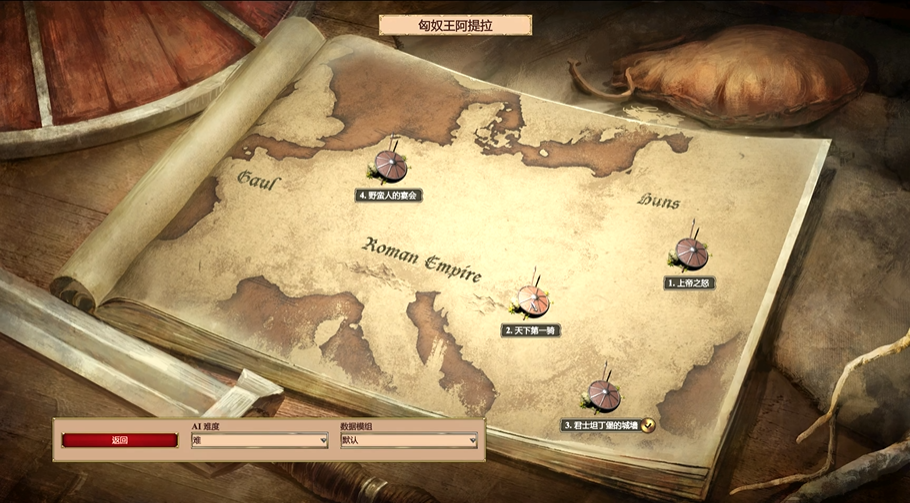Pick scenario 4. 野蛮人的宴会 shield marker
The height and width of the screenshot is (503, 910).
click(390, 165)
